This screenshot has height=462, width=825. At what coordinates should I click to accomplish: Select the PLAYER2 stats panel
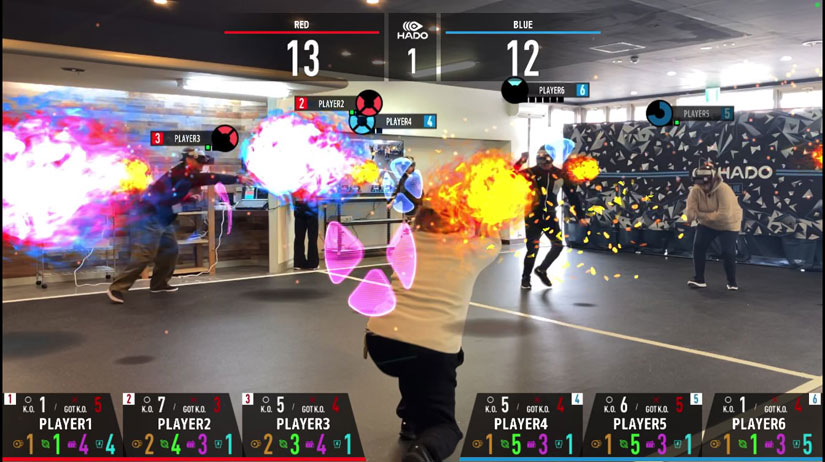pyautogui.click(x=180, y=425)
